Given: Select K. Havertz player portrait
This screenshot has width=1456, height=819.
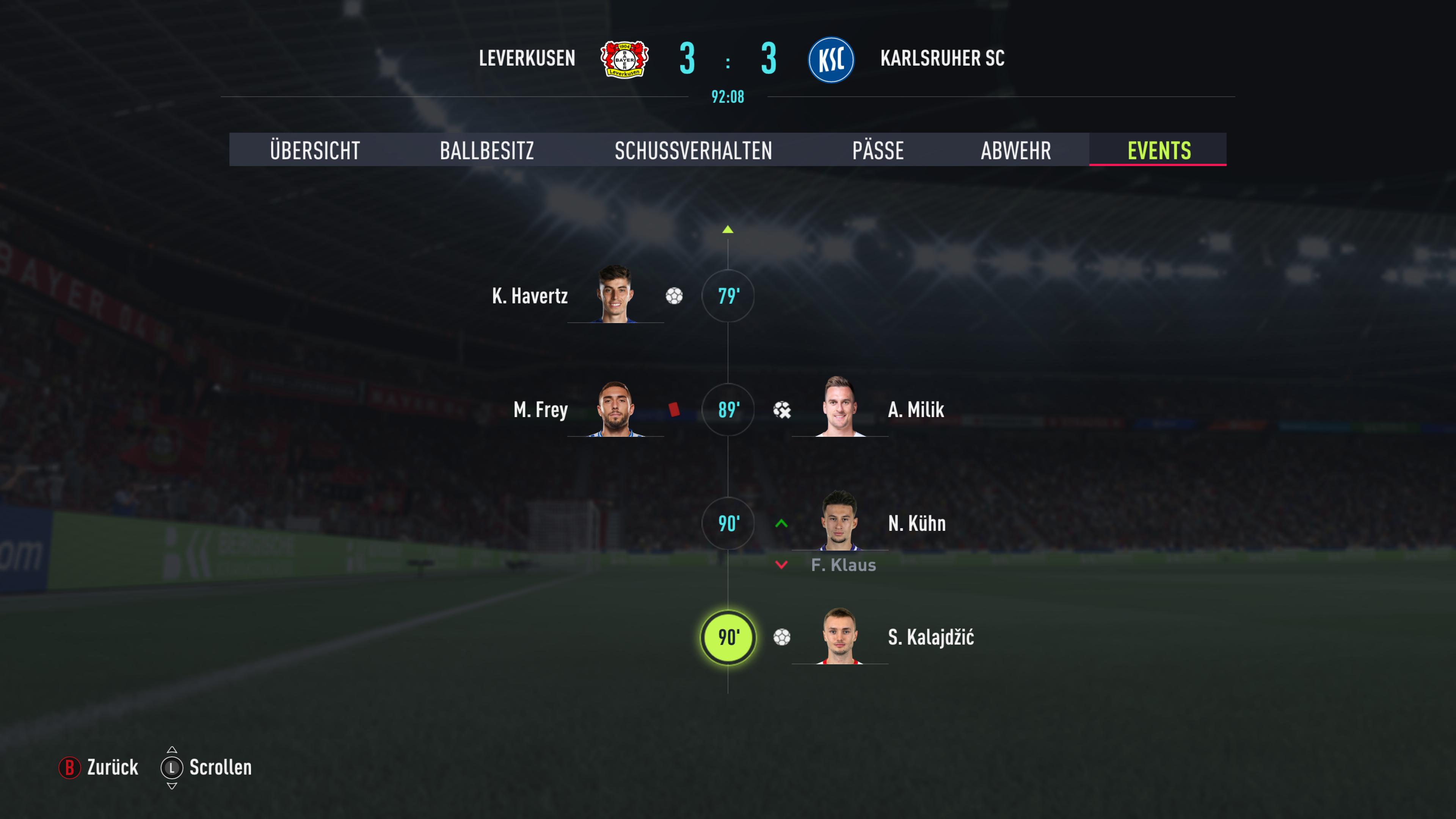Looking at the screenshot, I should [615, 295].
